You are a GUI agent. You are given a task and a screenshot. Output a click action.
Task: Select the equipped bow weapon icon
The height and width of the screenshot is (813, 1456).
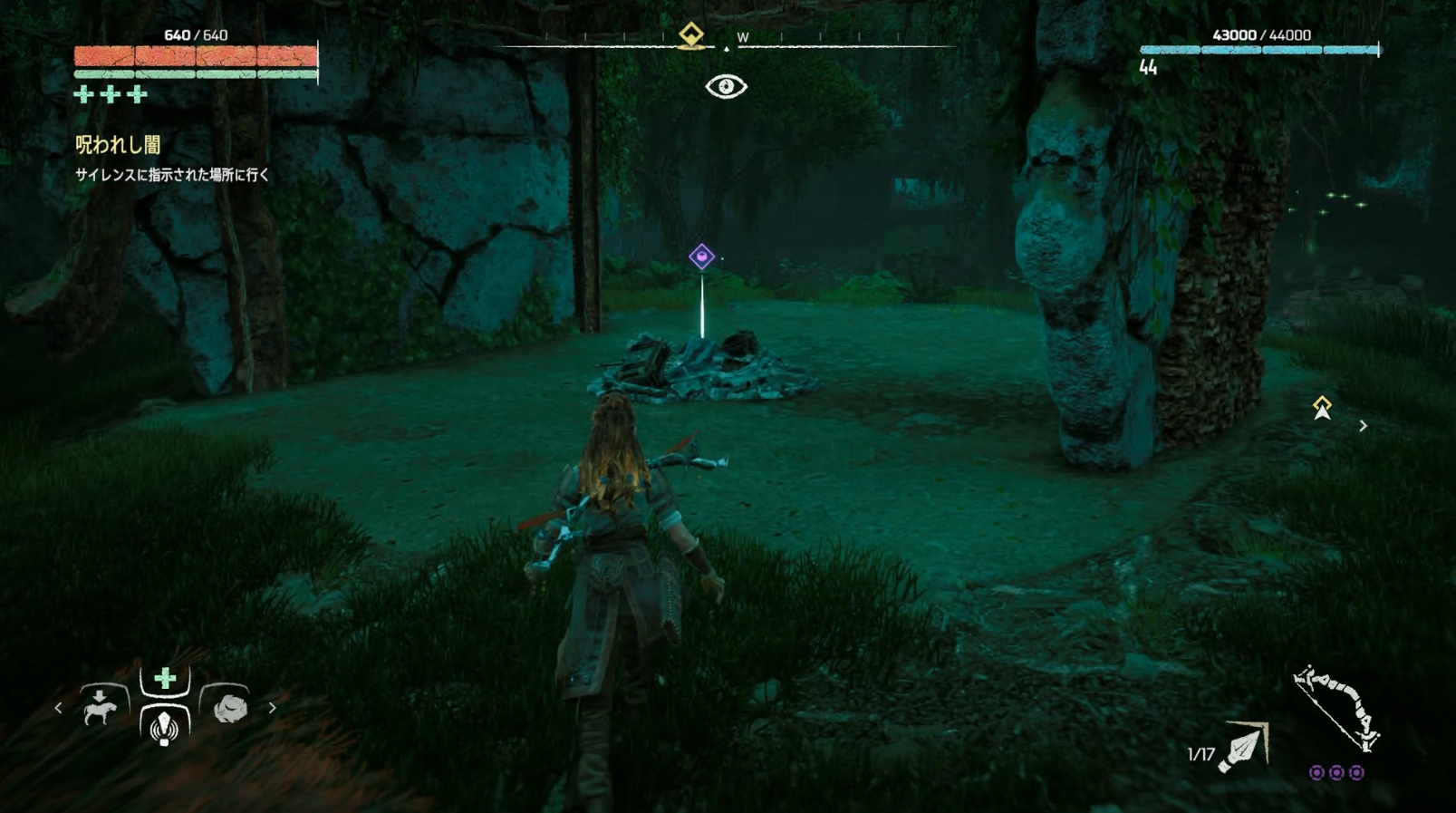pos(1335,708)
